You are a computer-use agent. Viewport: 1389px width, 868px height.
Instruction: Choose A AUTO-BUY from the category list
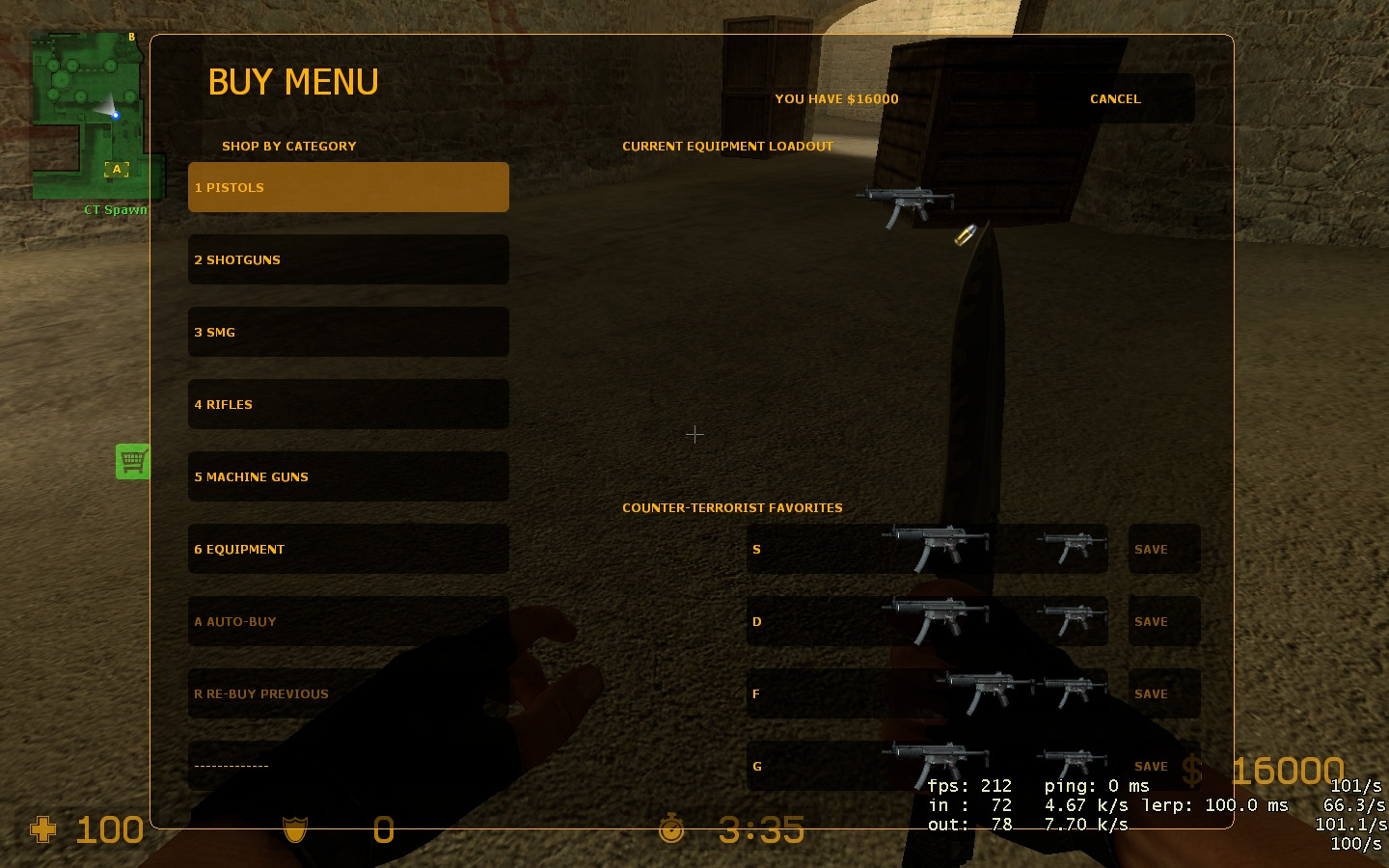[348, 621]
